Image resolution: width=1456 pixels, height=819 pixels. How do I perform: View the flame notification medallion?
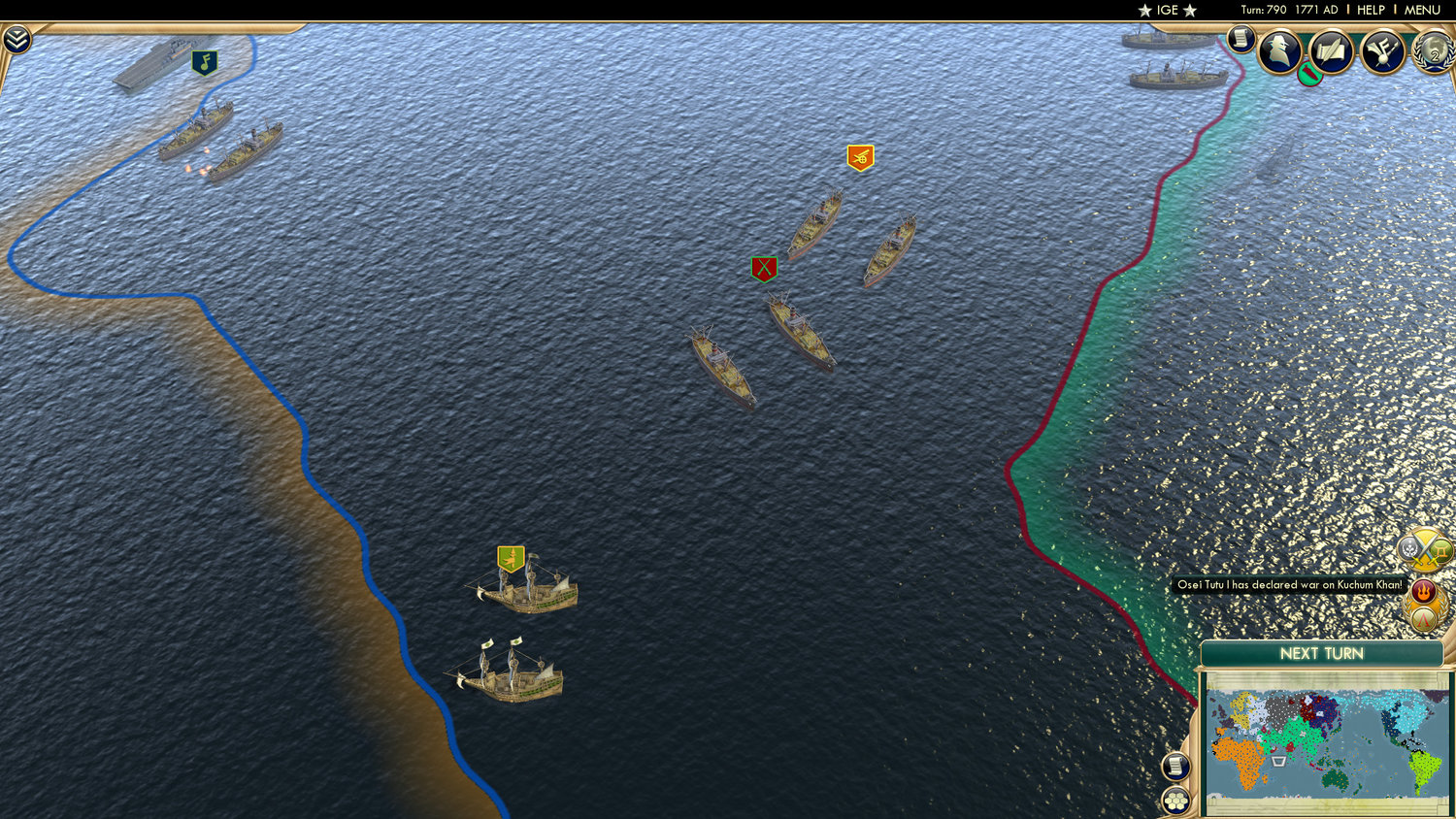pos(1422,590)
